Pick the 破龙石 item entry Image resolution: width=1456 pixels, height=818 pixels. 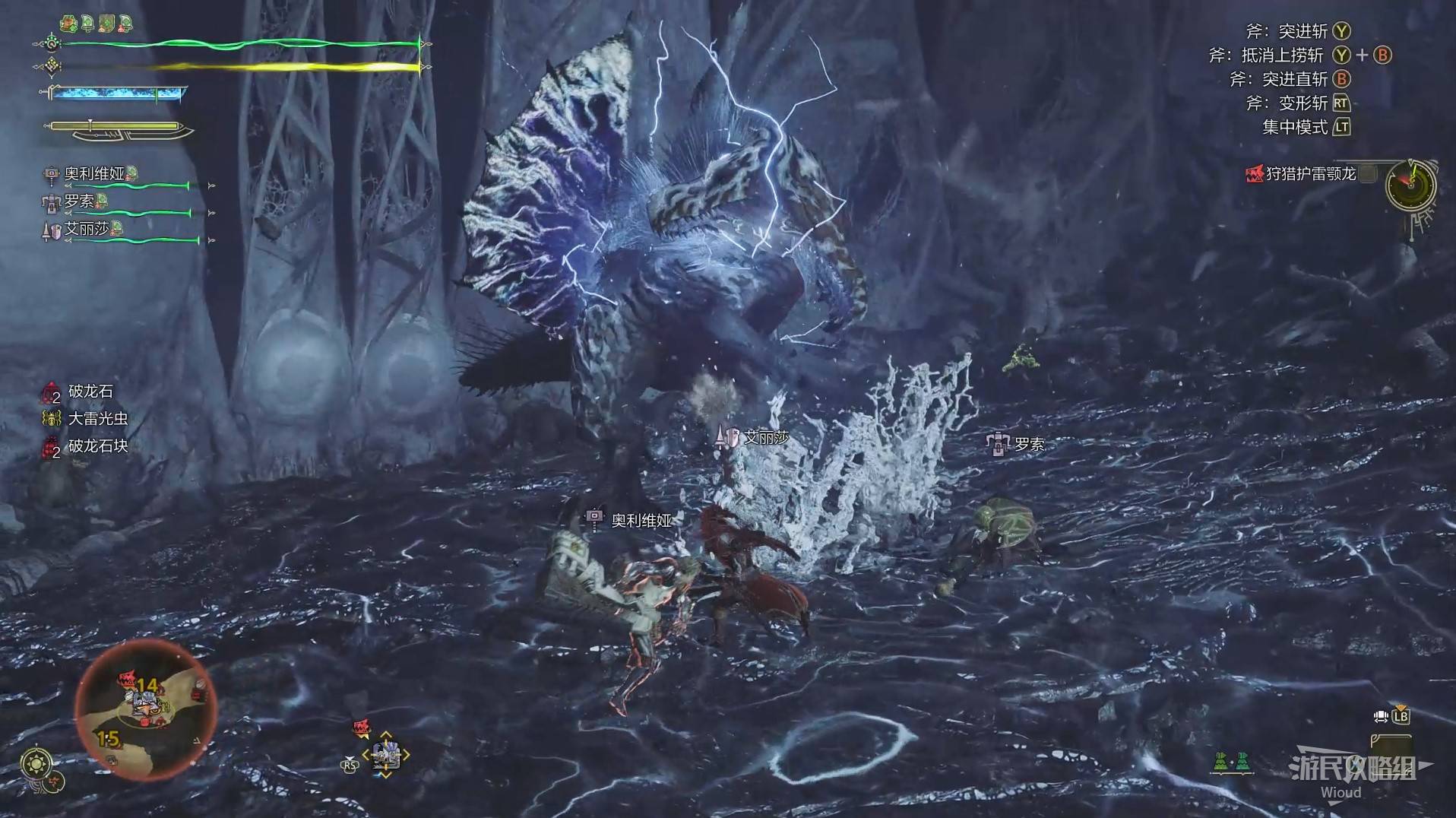(90, 392)
